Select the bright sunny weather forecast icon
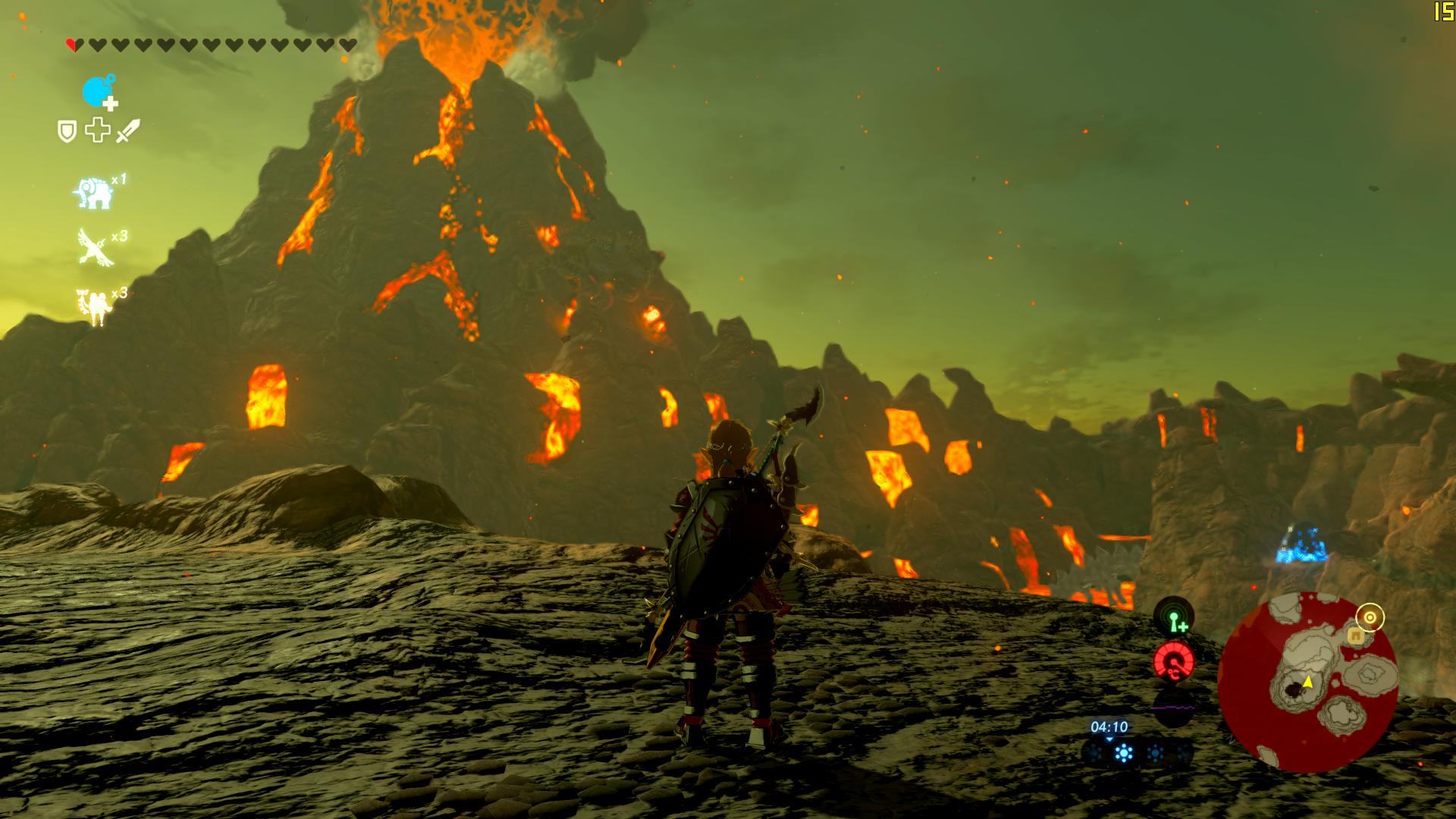The height and width of the screenshot is (819, 1456). pos(1124,753)
